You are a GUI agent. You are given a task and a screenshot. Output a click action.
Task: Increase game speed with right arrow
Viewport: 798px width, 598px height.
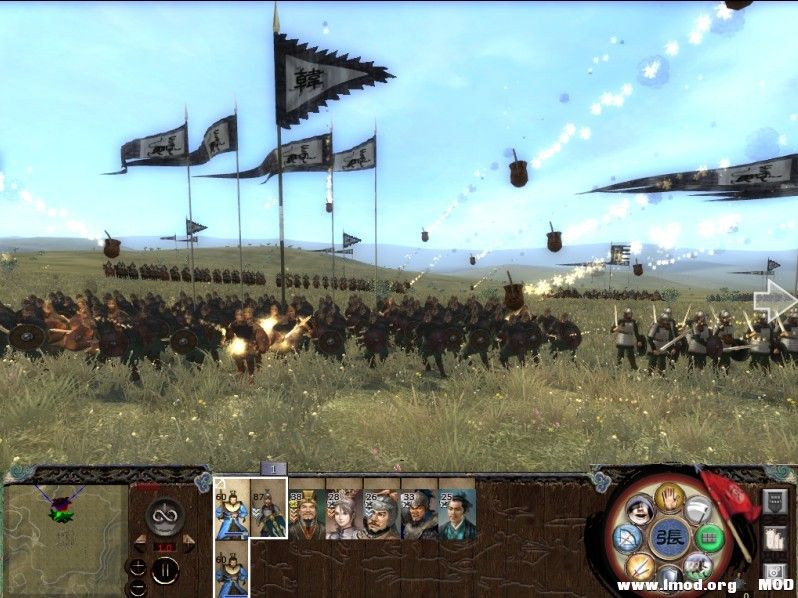coord(189,540)
